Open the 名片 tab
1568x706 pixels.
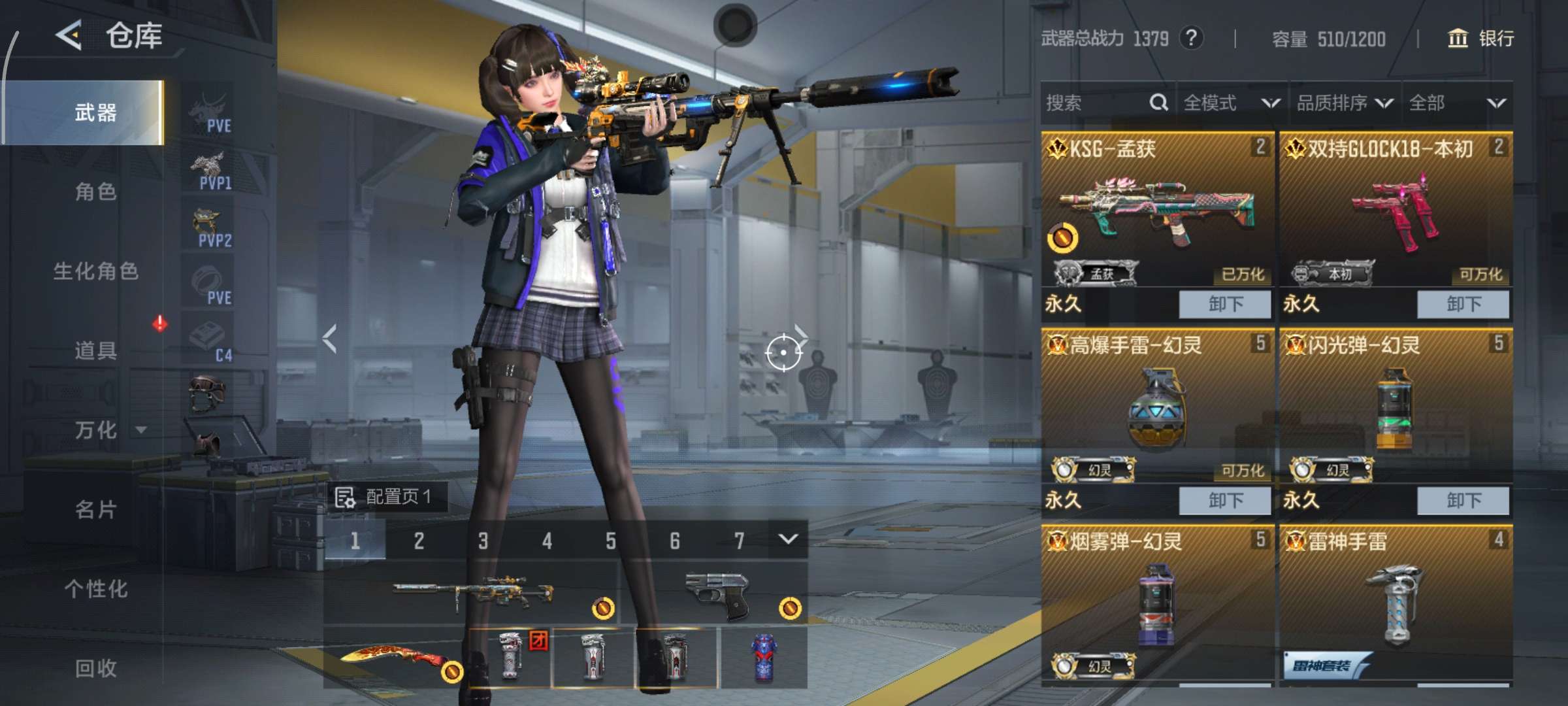coord(95,509)
